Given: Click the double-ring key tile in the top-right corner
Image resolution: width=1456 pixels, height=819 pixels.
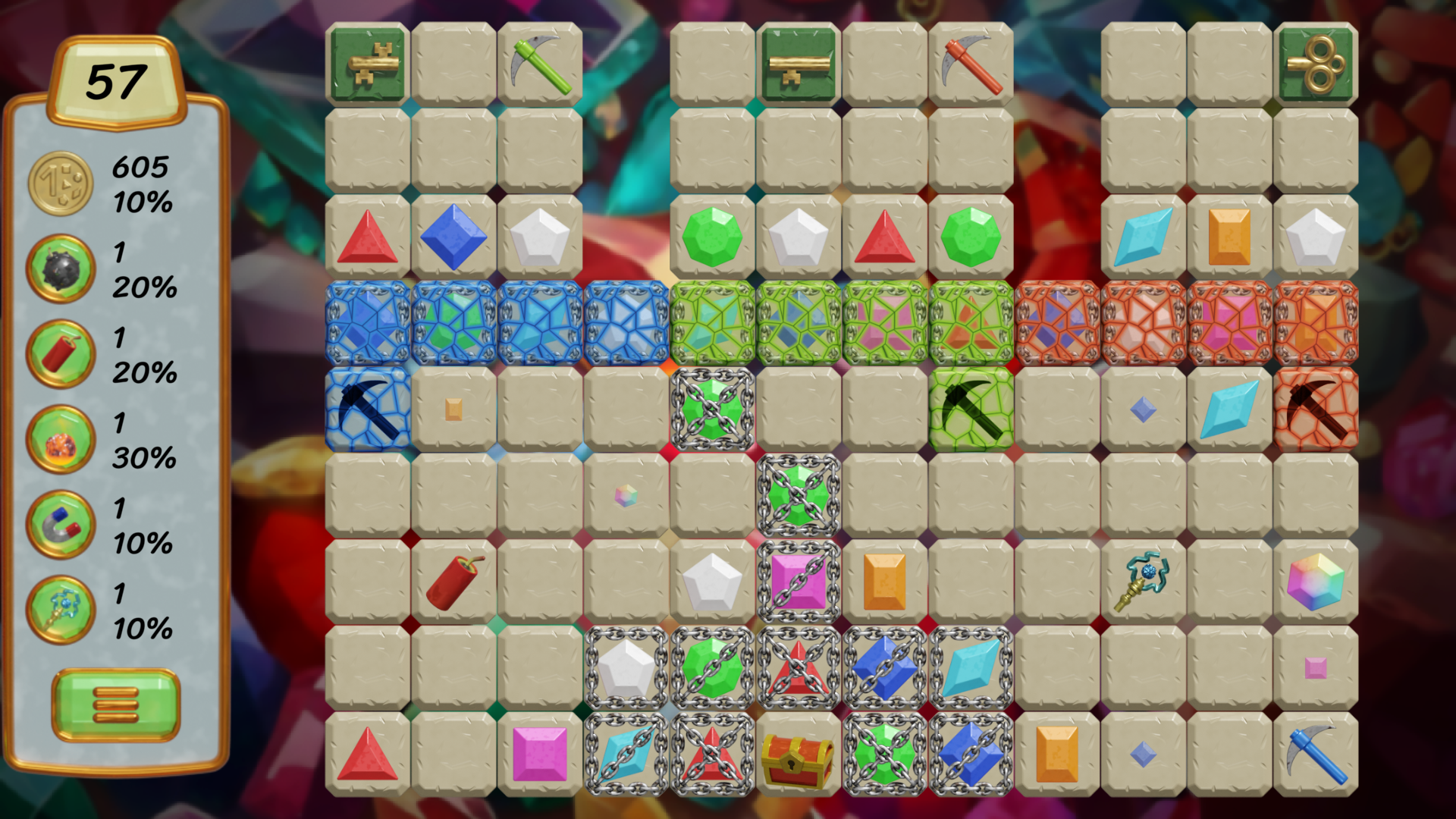Looking at the screenshot, I should coord(1318,62).
